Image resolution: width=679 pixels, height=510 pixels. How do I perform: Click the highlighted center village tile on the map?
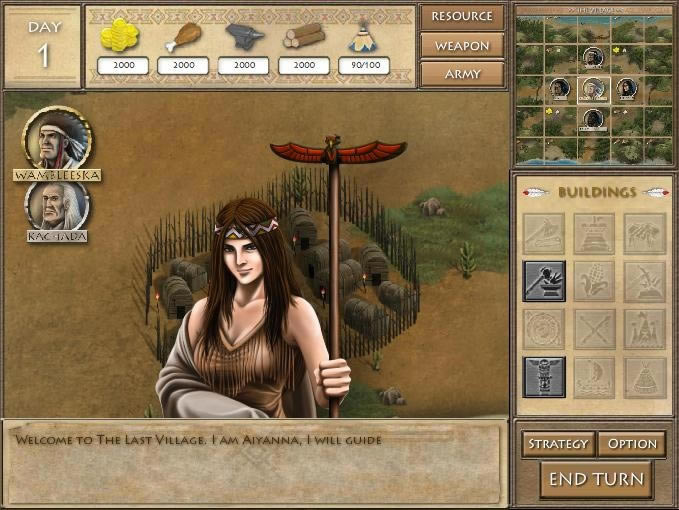(x=594, y=88)
